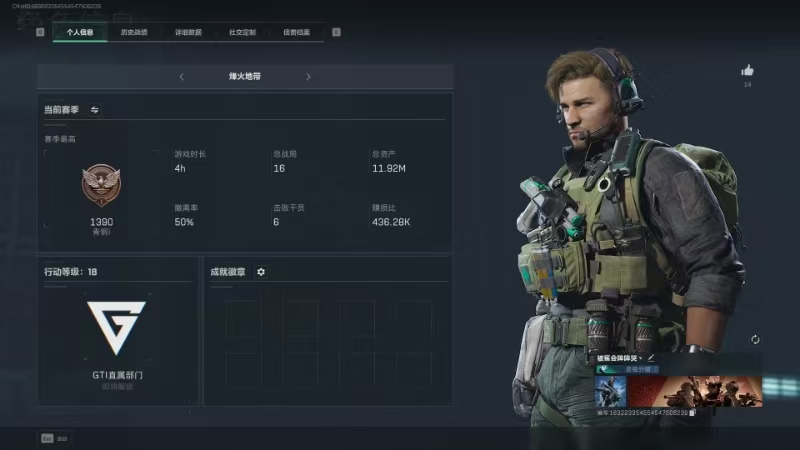Copy the account ID number
The height and width of the screenshot is (450, 800).
[x=692, y=412]
